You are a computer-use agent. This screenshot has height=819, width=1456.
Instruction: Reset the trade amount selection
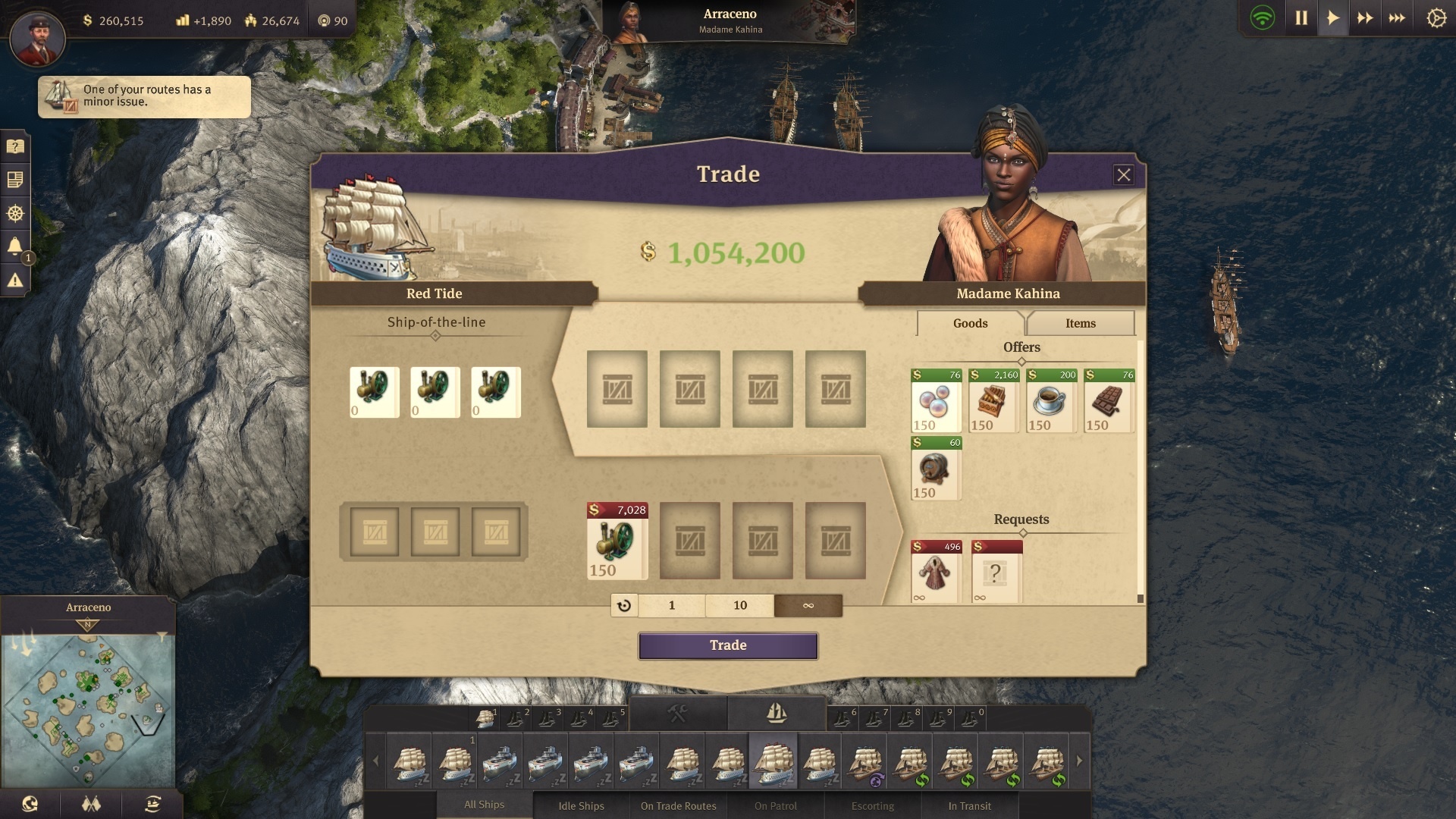(624, 605)
